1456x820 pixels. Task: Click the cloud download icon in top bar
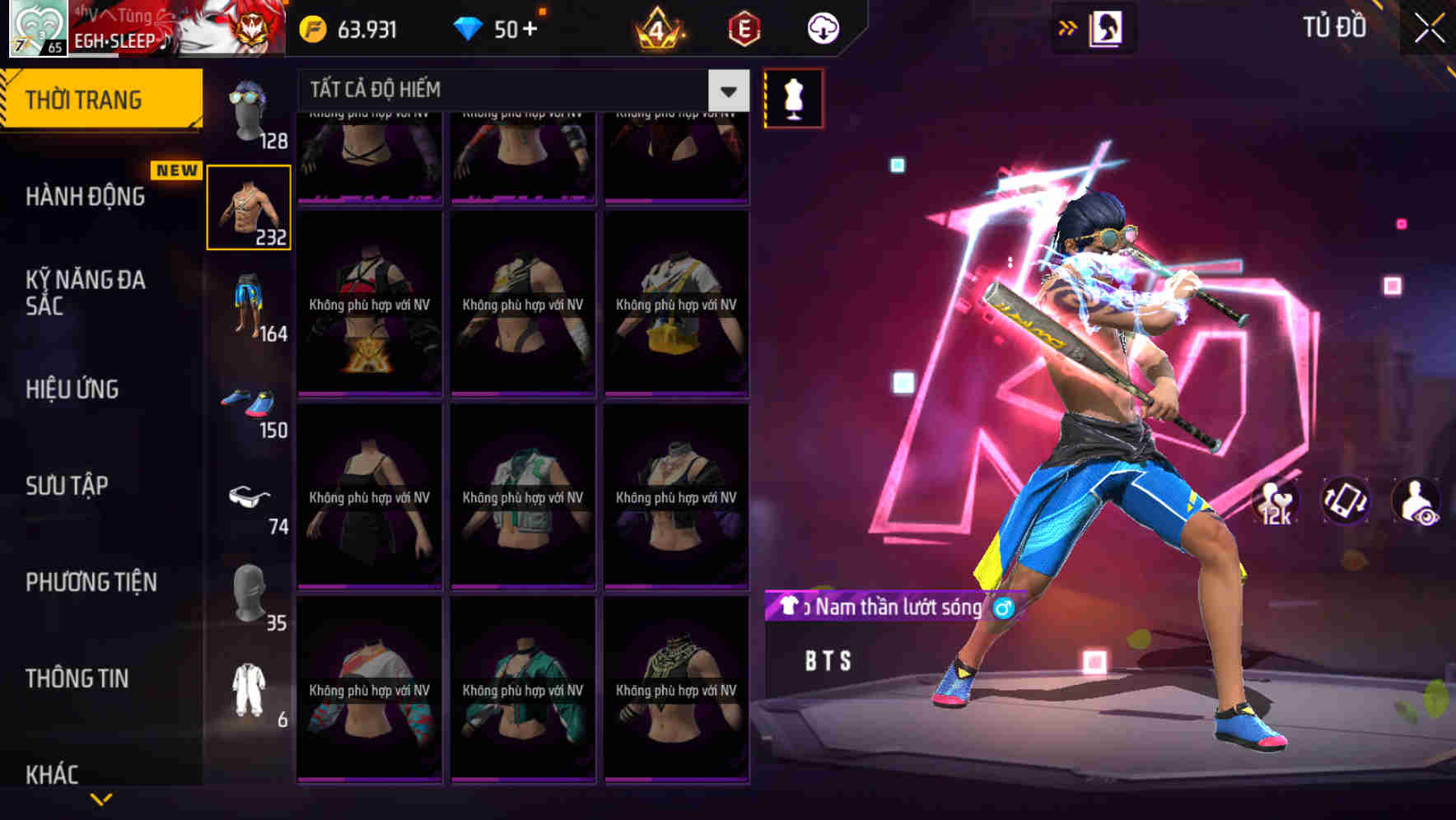pyautogui.click(x=821, y=28)
